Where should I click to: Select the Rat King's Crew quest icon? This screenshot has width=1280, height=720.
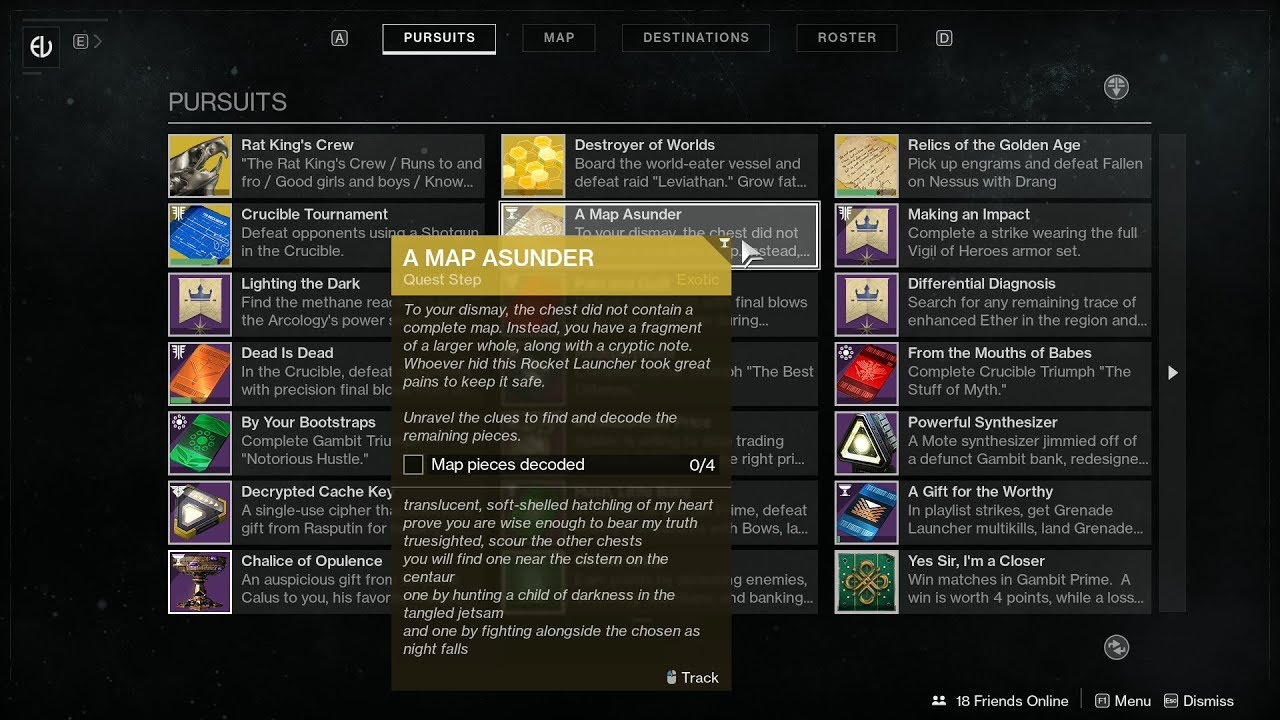click(200, 165)
